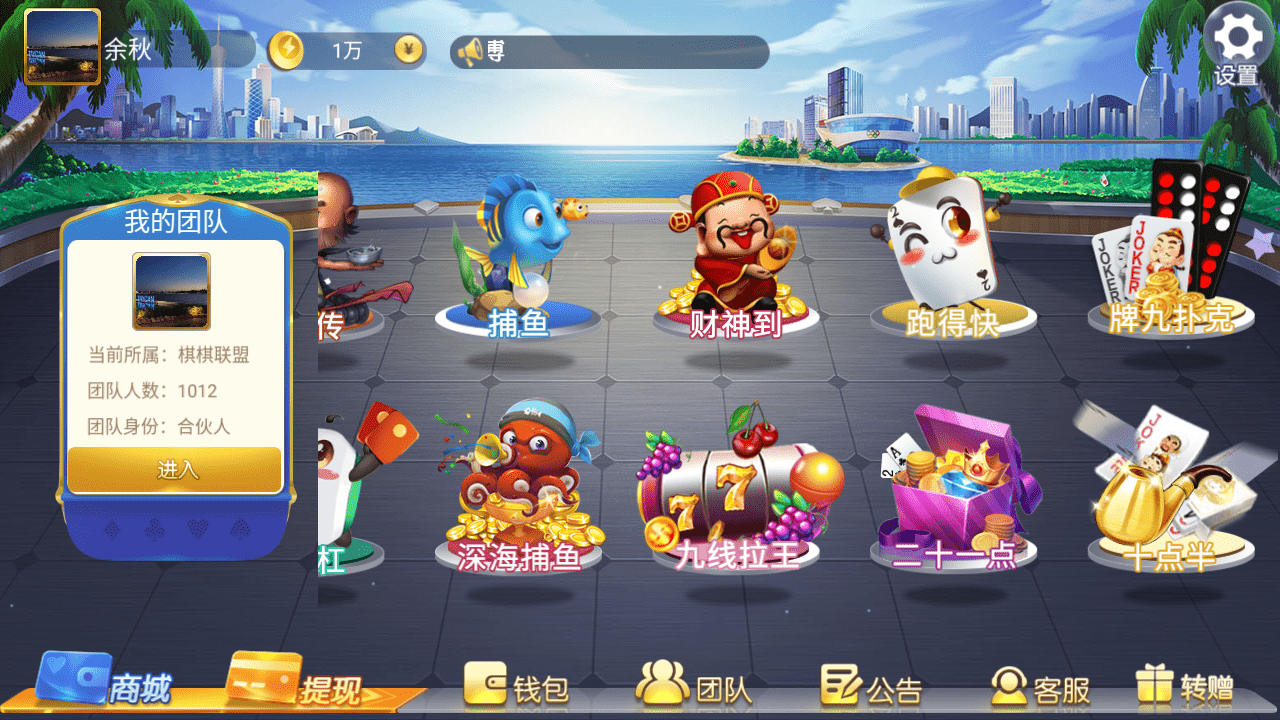Show the 团队 team page
The width and height of the screenshot is (1280, 720).
(695, 688)
